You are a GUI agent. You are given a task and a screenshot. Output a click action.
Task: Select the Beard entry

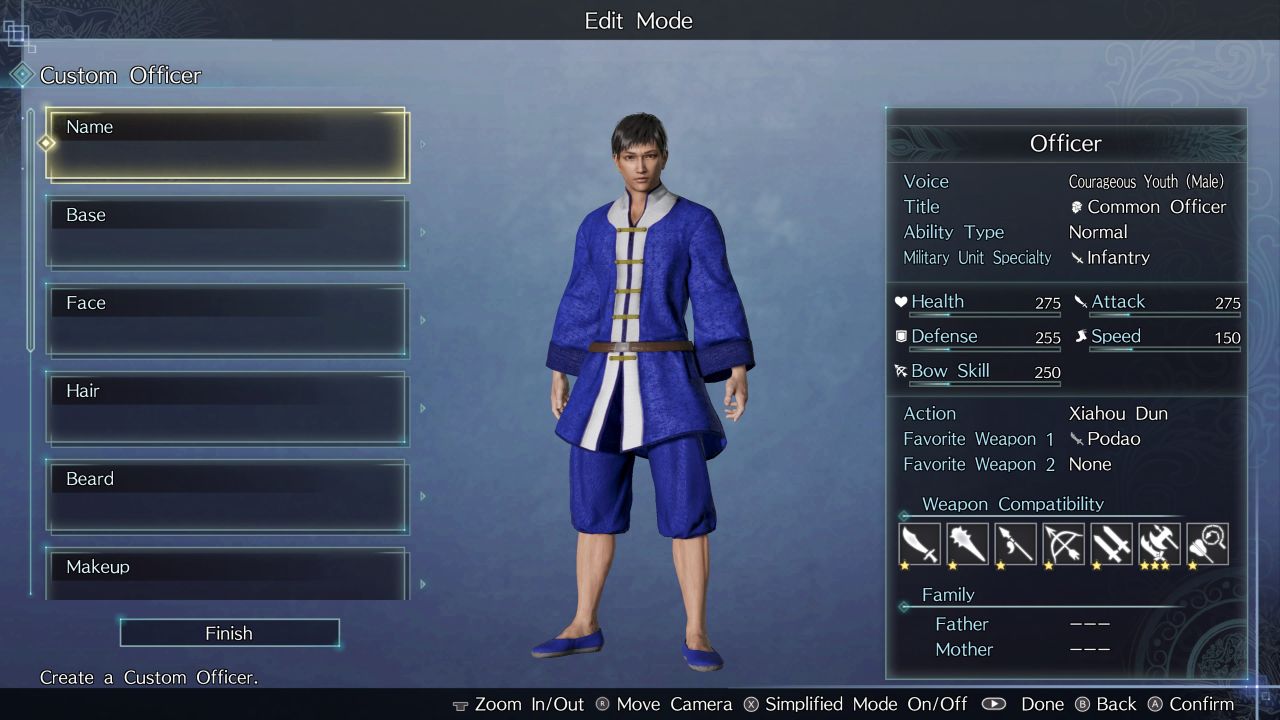(227, 497)
